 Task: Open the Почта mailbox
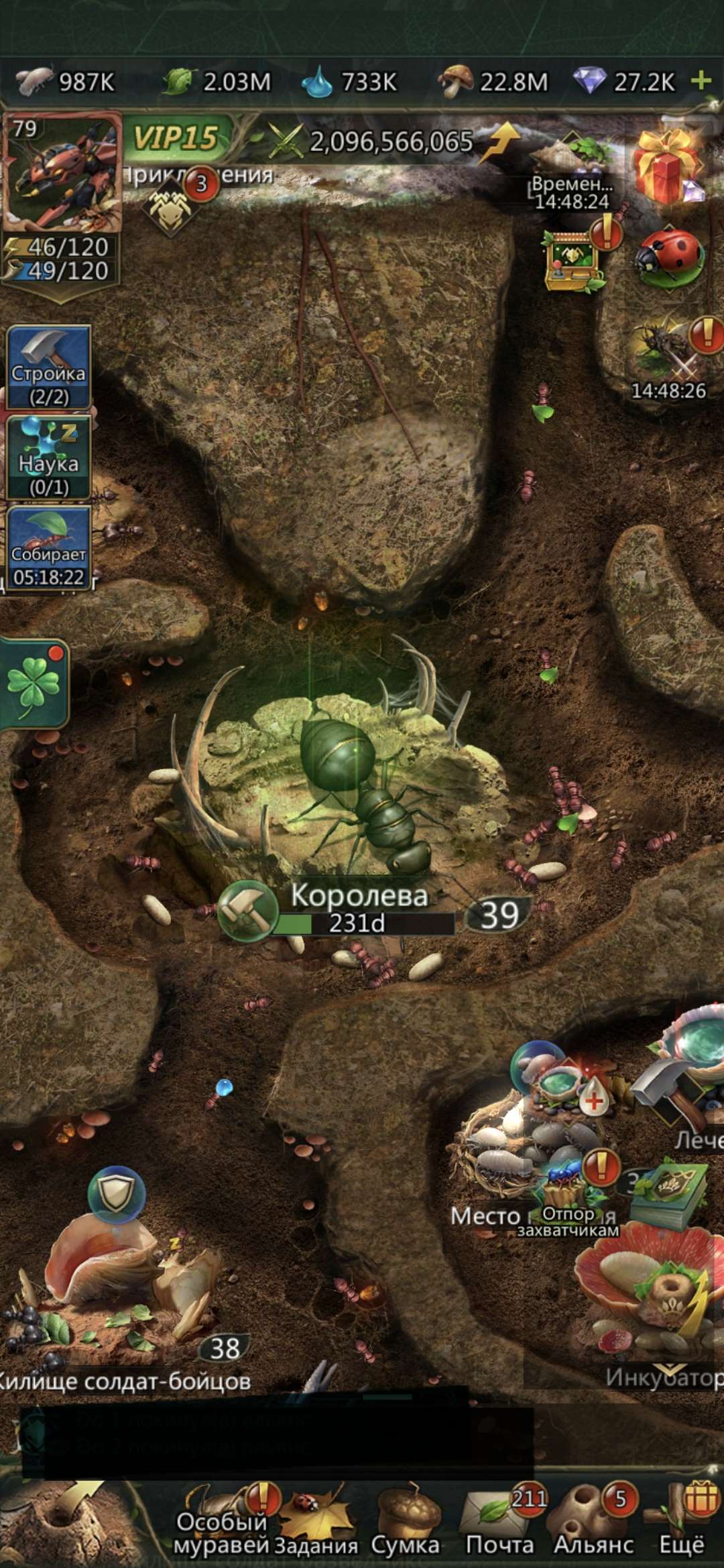coord(500,1522)
